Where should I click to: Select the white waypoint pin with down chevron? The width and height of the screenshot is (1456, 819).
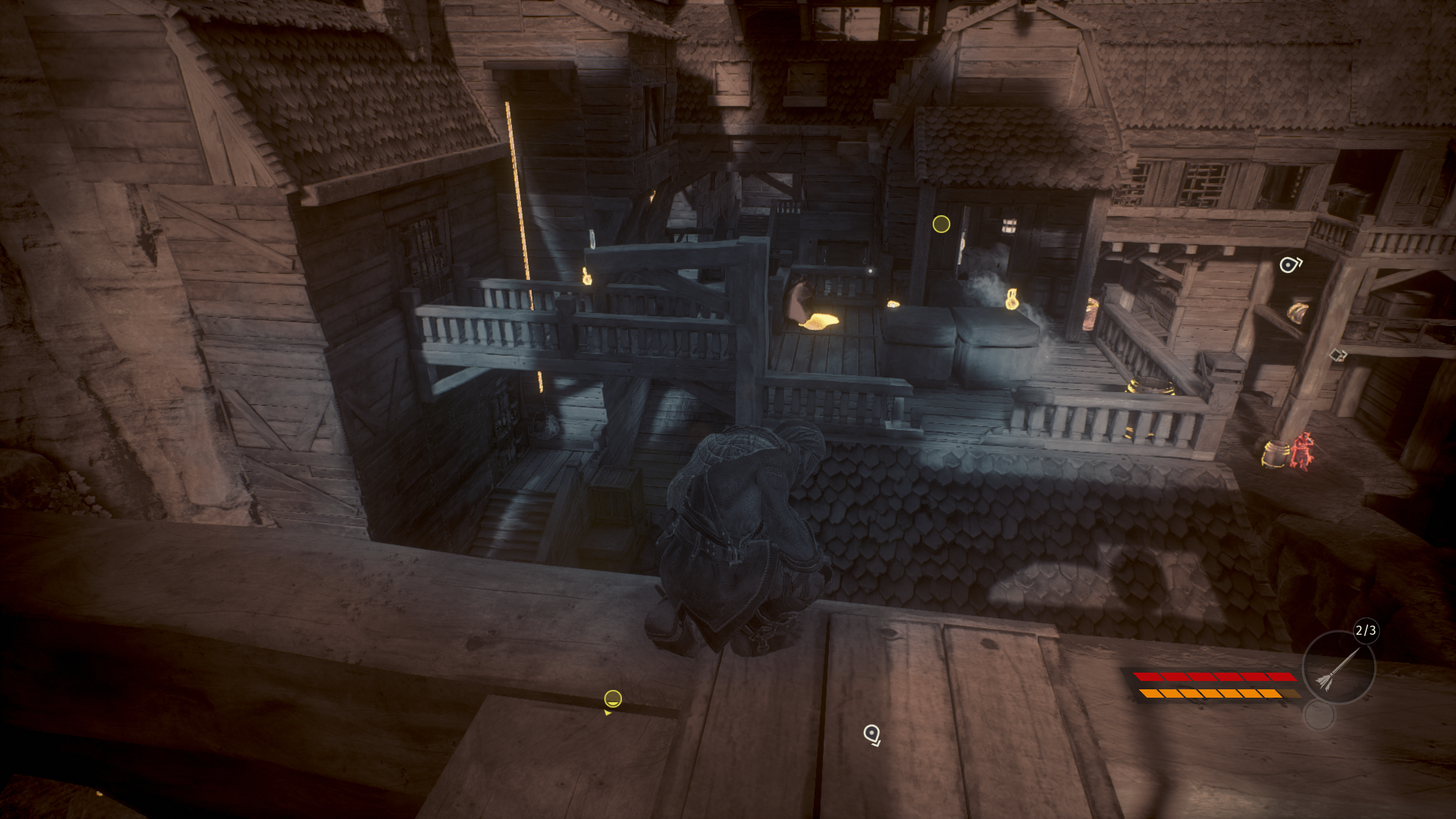click(x=872, y=734)
